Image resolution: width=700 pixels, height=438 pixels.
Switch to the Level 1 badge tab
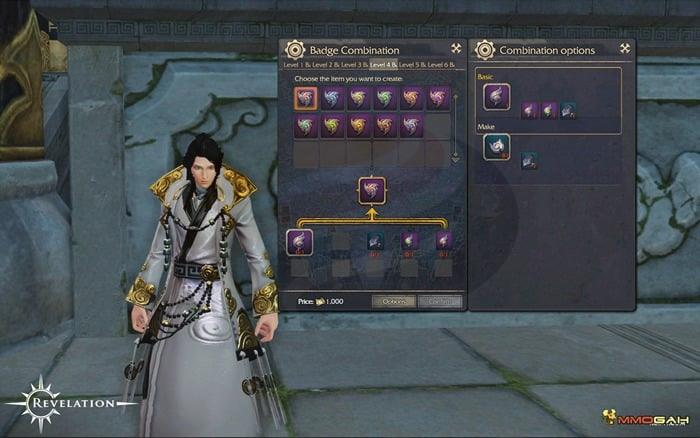point(296,65)
